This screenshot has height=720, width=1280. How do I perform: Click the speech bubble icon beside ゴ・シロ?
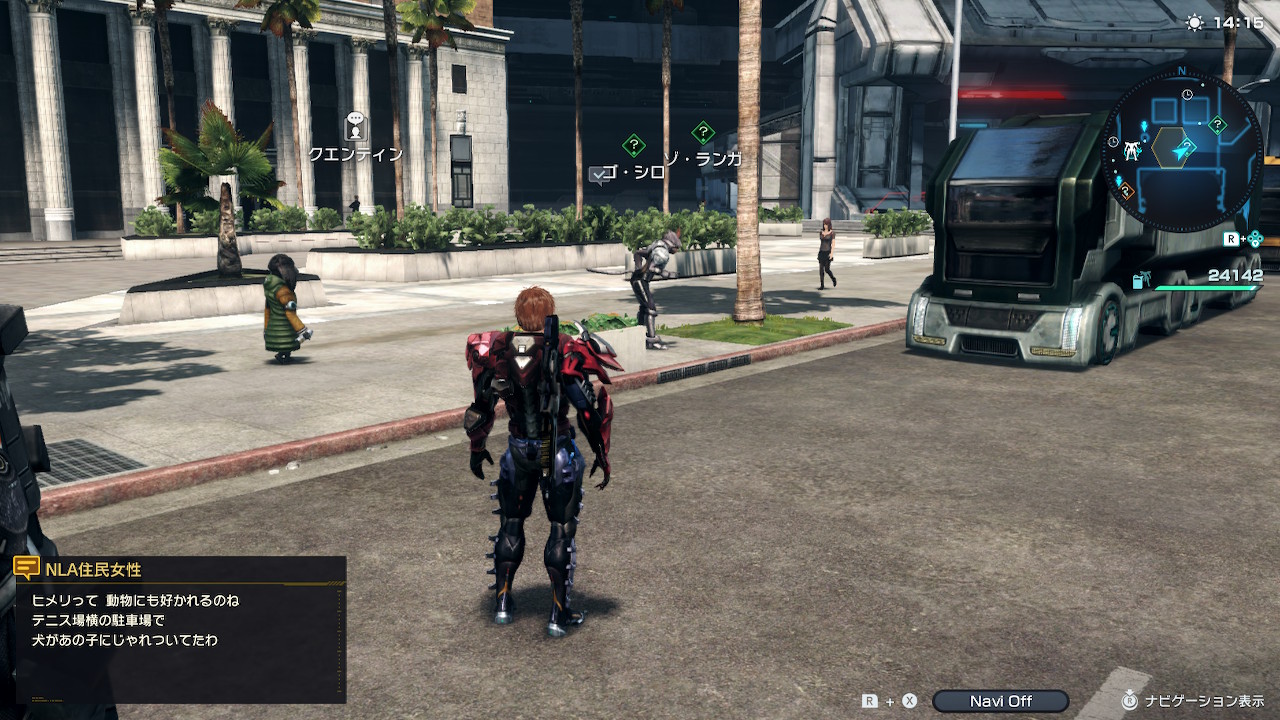pos(599,175)
